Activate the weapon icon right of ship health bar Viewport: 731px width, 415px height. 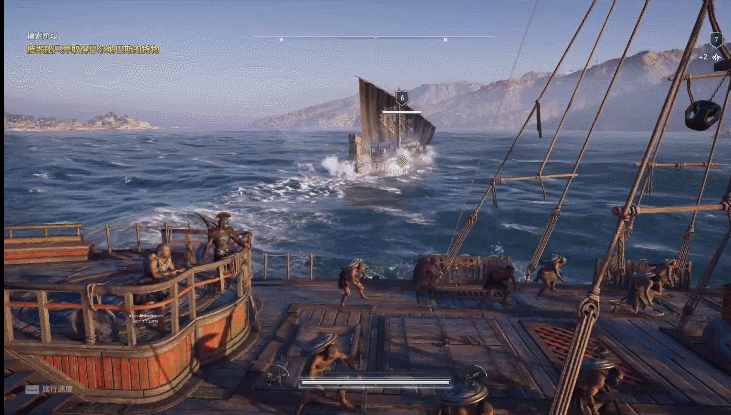click(474, 376)
